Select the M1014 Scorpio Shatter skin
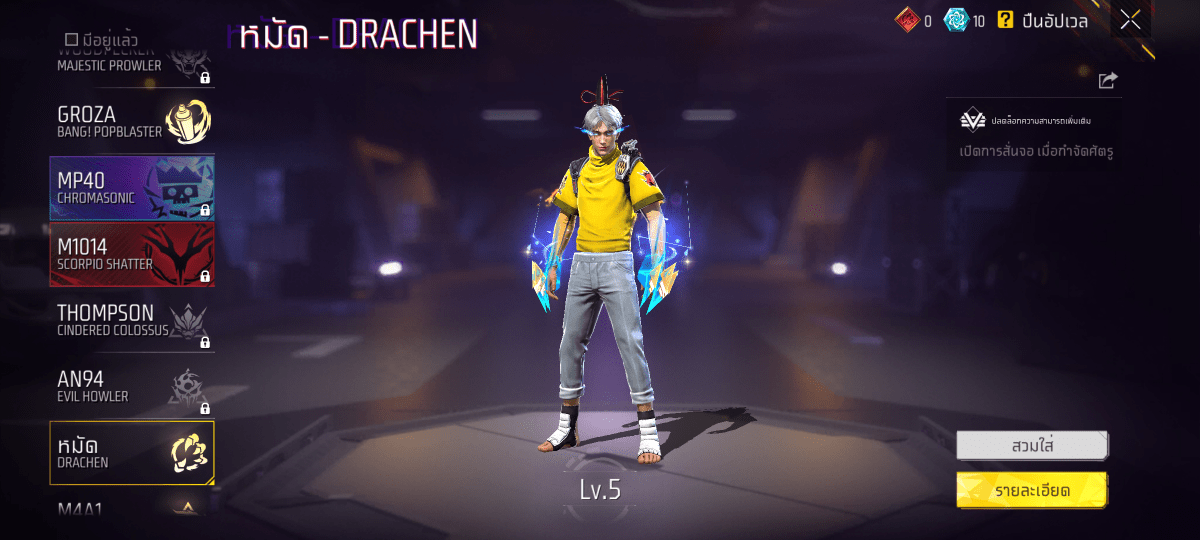1200x540 pixels. coord(131,254)
